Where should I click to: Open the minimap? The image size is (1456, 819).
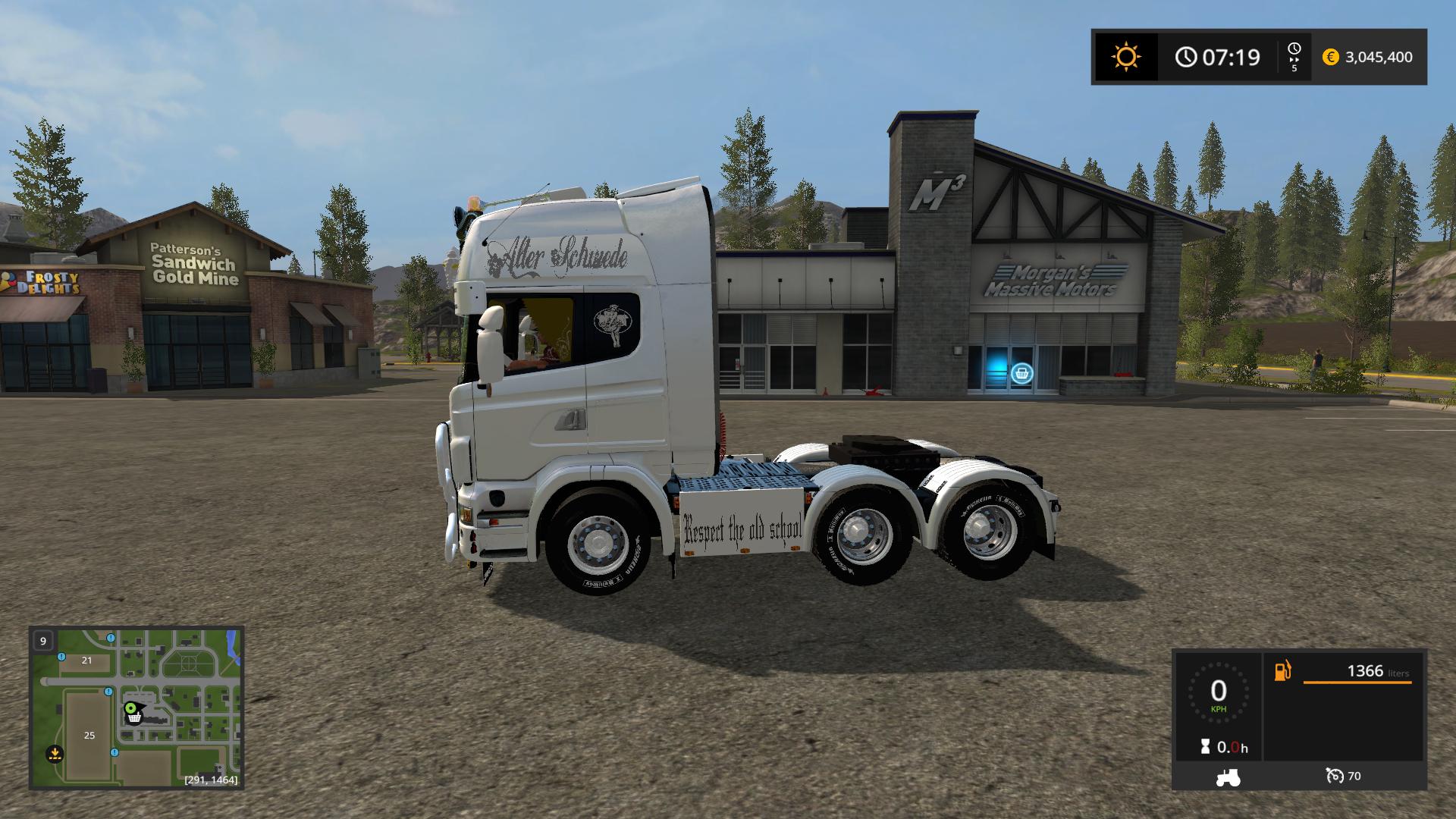(136, 707)
